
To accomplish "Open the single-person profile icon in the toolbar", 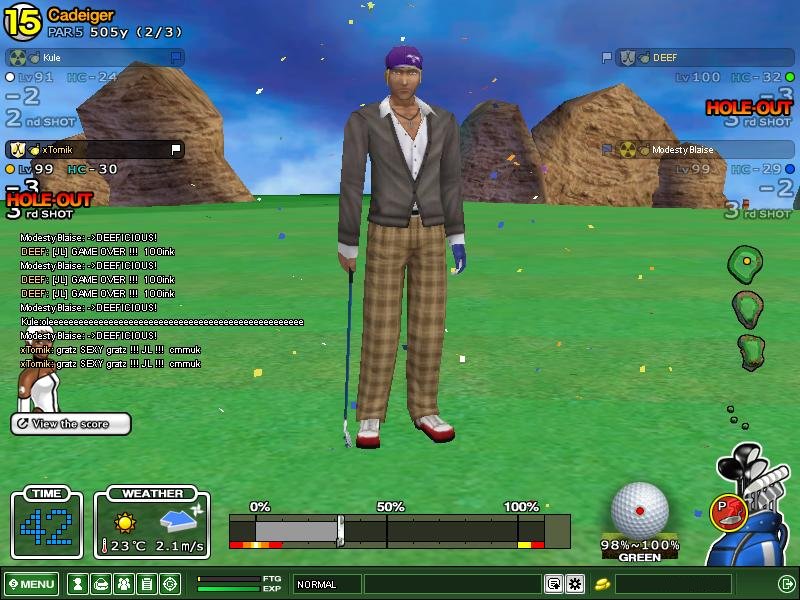I will 76,584.
